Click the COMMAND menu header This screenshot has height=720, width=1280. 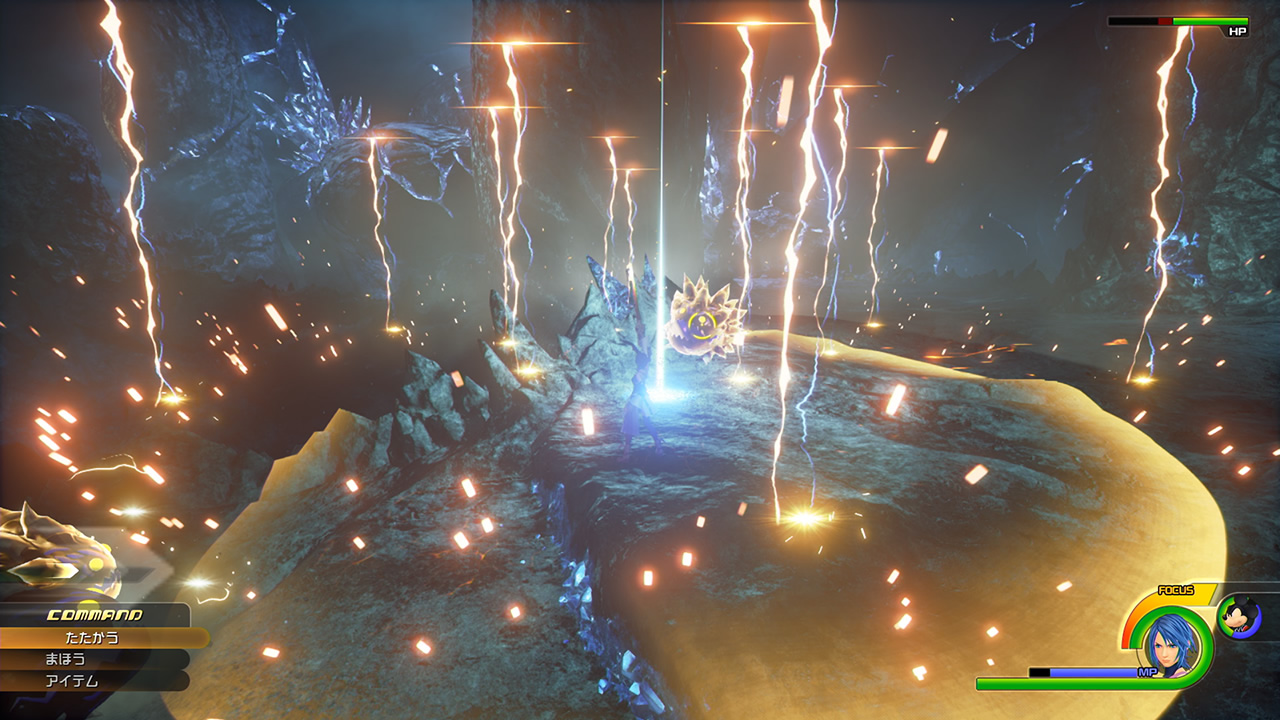tap(95, 617)
